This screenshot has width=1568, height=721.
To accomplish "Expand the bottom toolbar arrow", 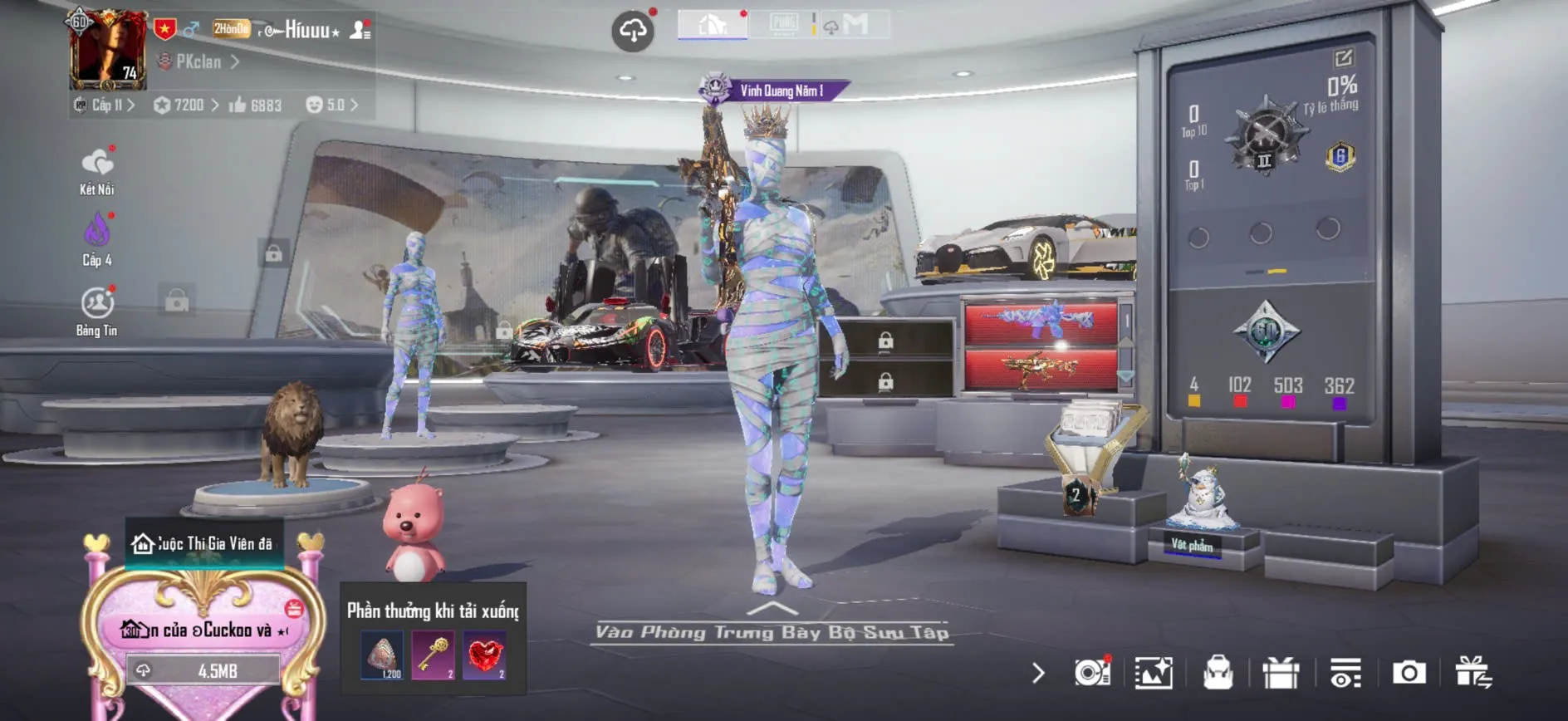I will point(1038,673).
